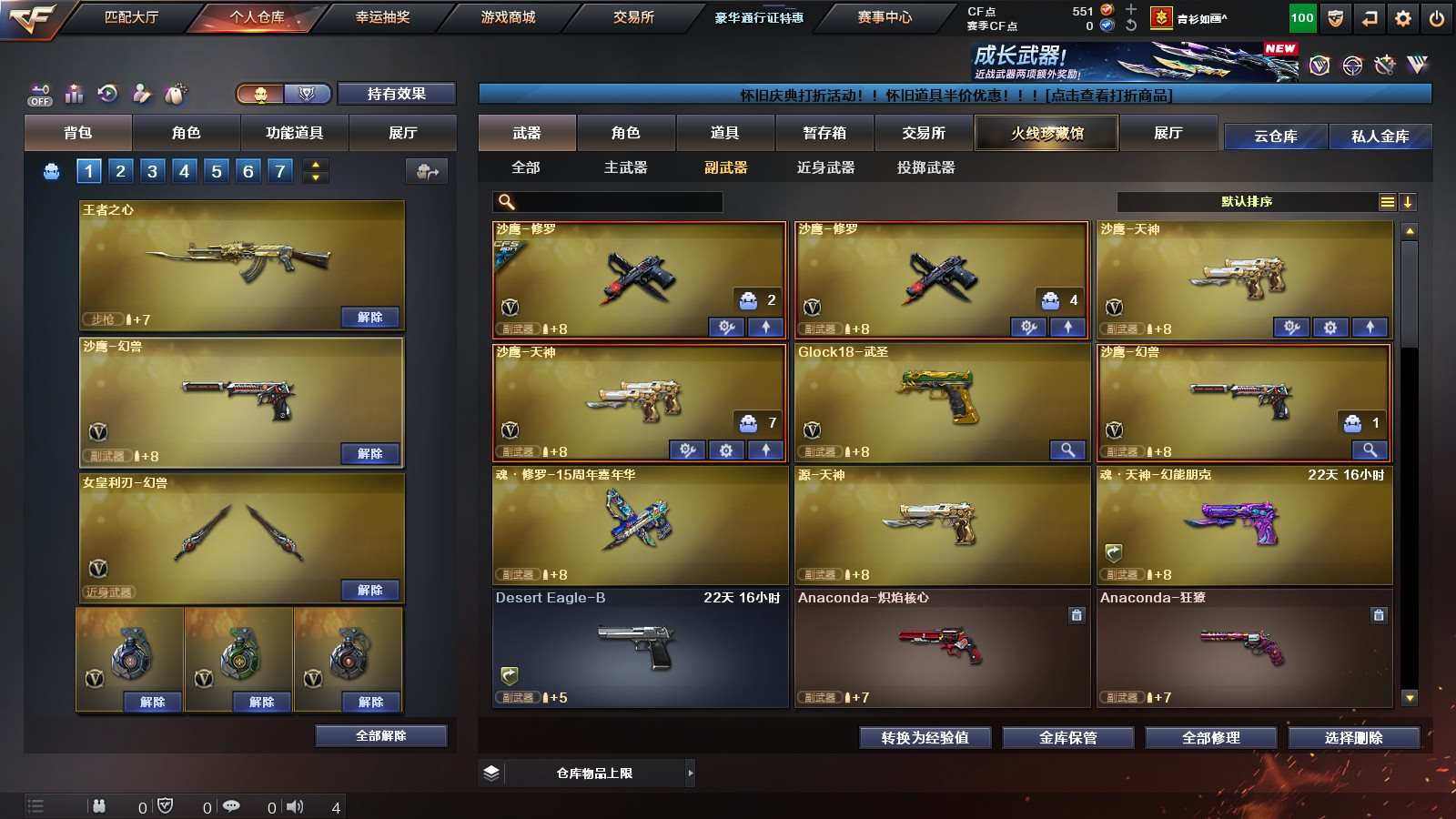Switch to the 云仓库 cloud storage tab

1275,136
